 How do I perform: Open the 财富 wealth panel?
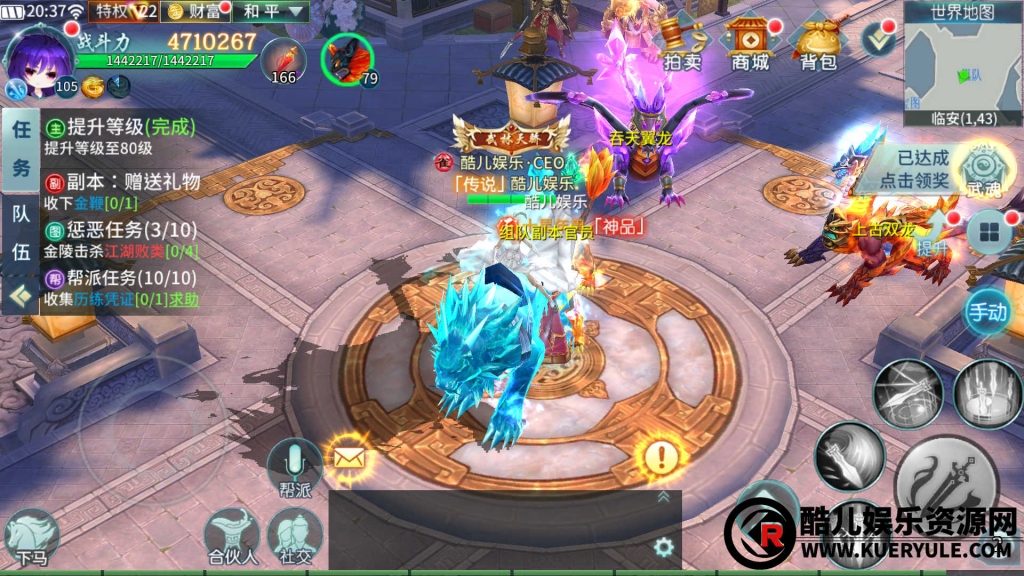195,12
